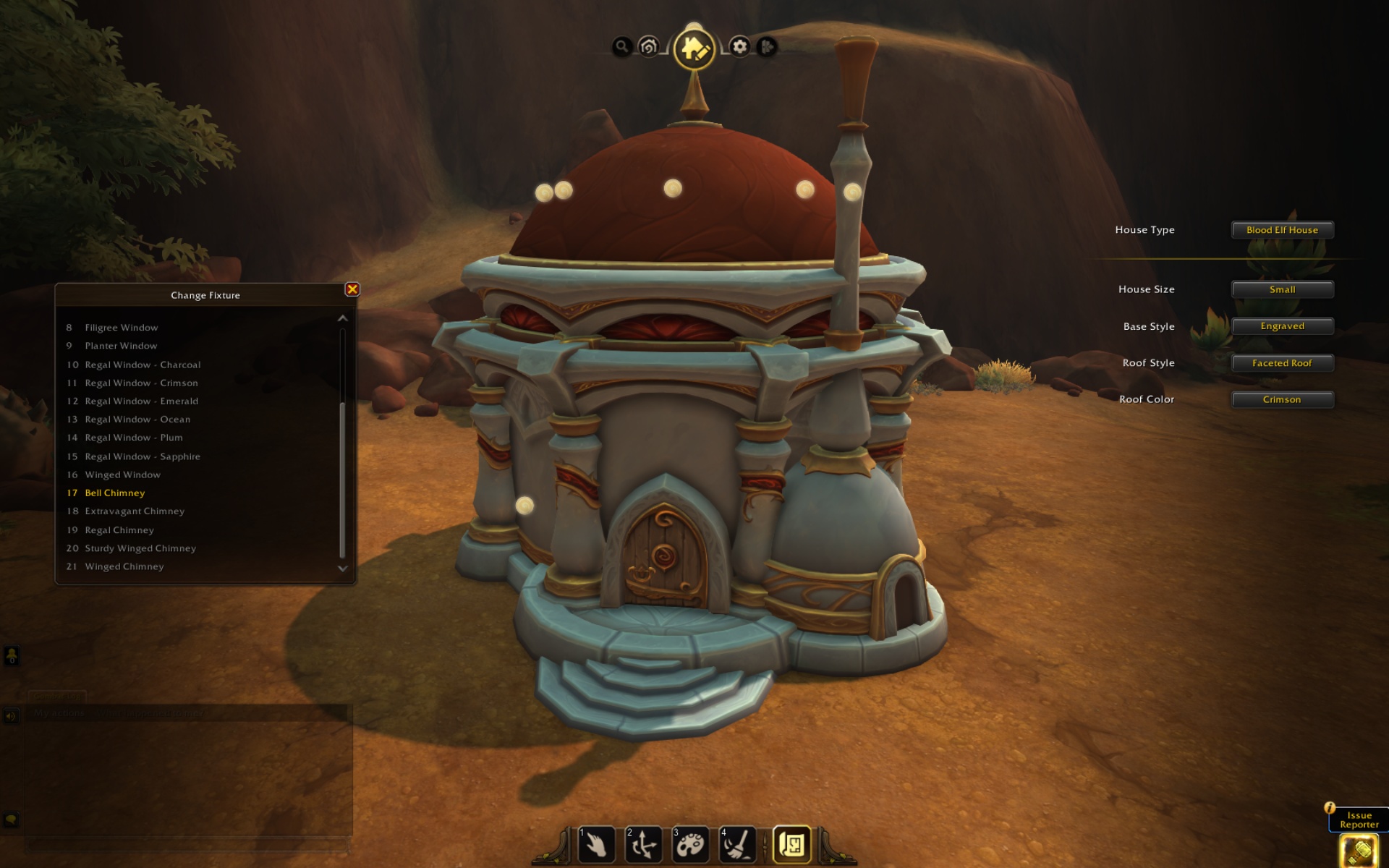1389x868 pixels.
Task: Select the broom cleanup tool
Action: pyautogui.click(x=737, y=844)
